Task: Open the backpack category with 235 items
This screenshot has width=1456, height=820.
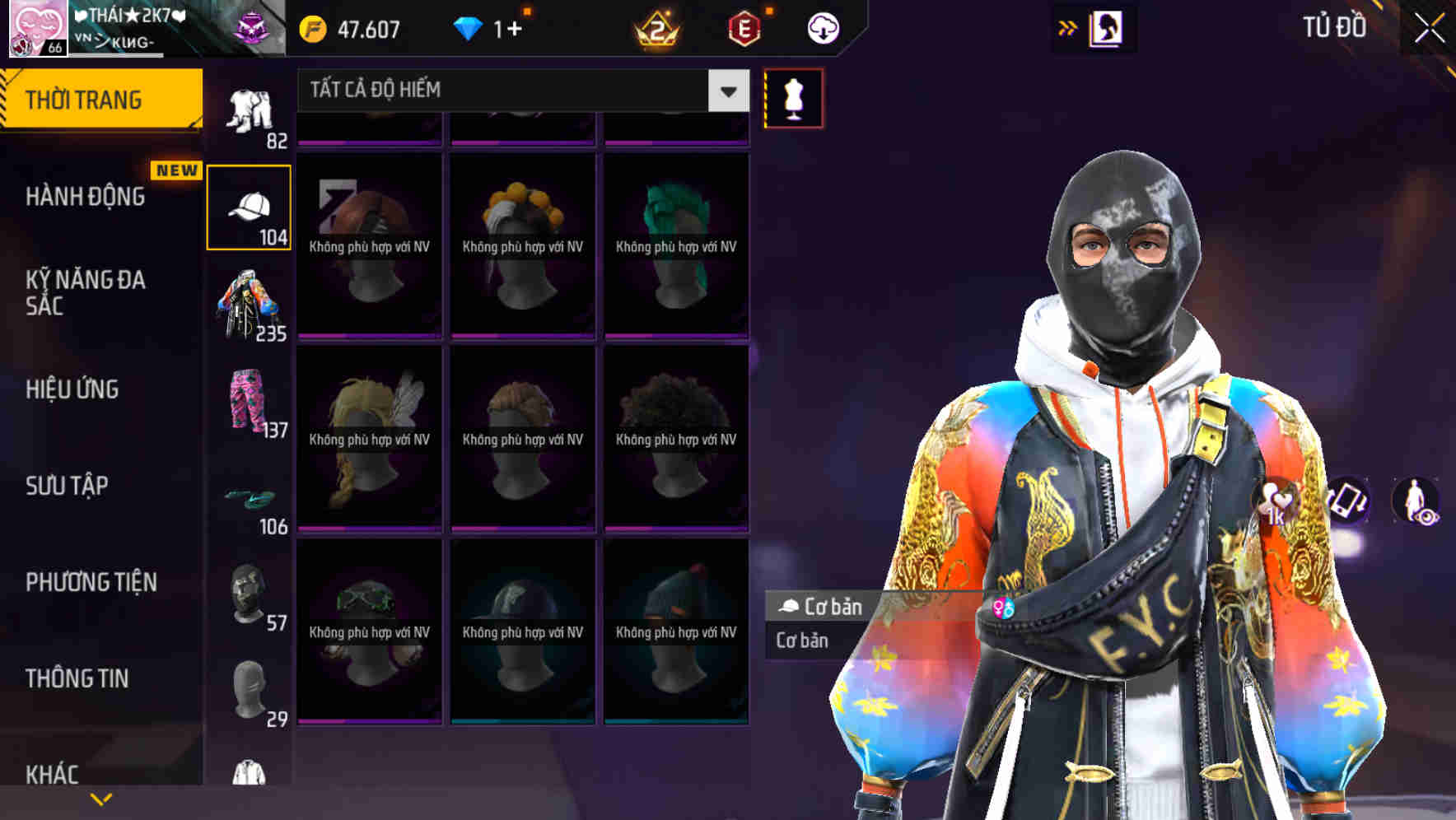Action: pos(250,305)
